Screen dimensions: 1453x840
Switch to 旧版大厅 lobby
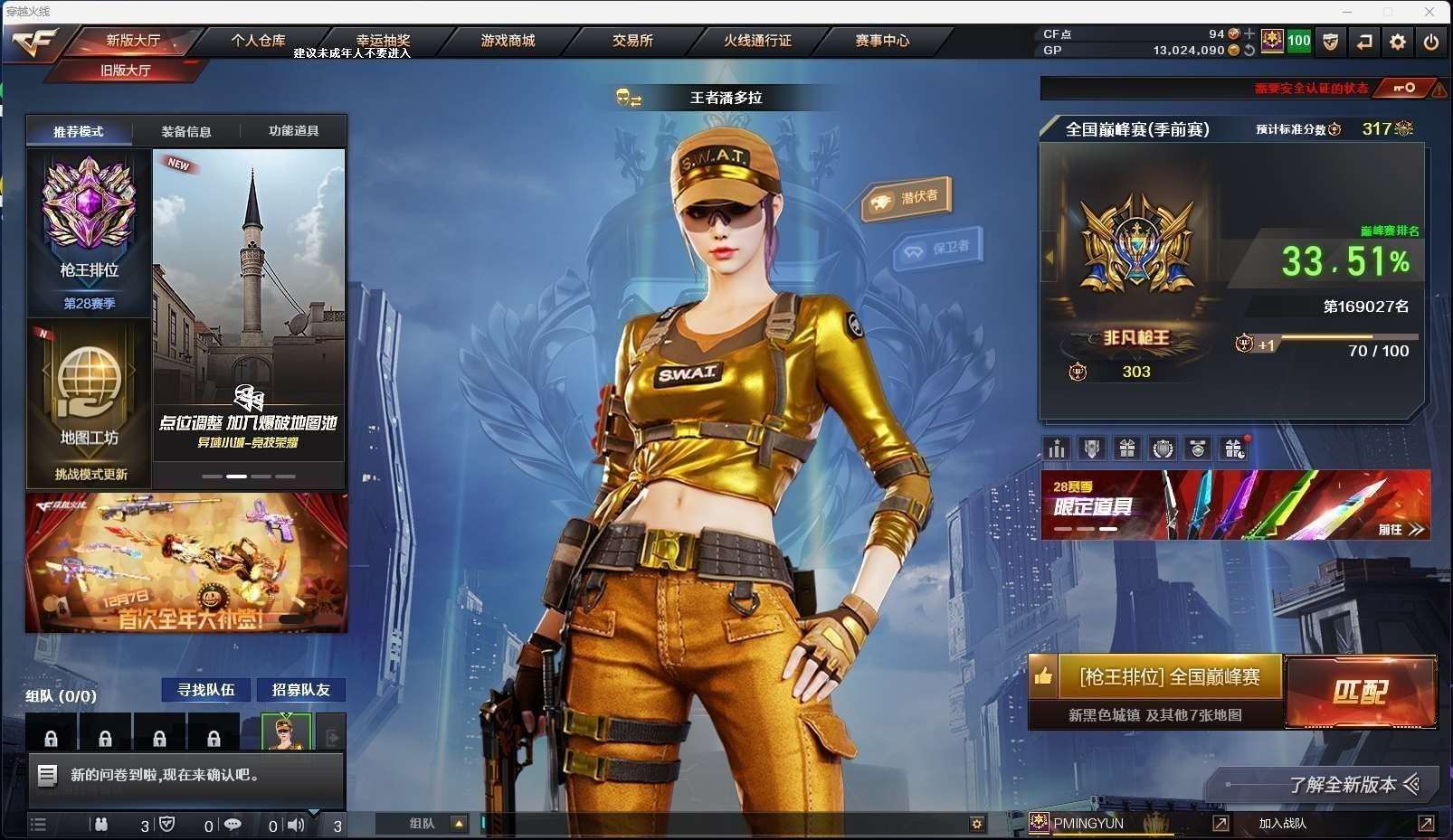point(126,71)
